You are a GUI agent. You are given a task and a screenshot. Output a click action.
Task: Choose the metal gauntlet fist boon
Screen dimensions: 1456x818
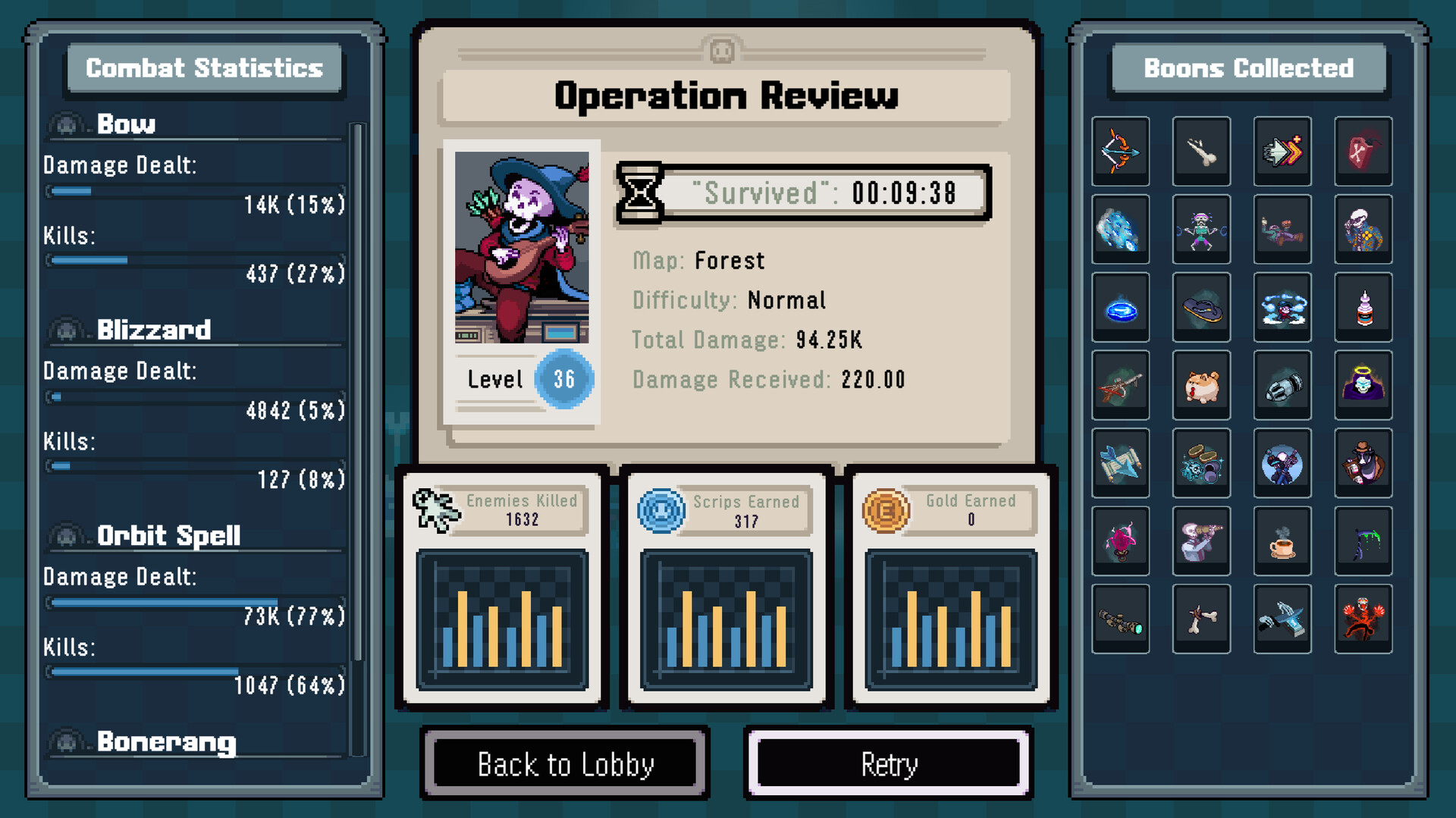pos(1282,385)
